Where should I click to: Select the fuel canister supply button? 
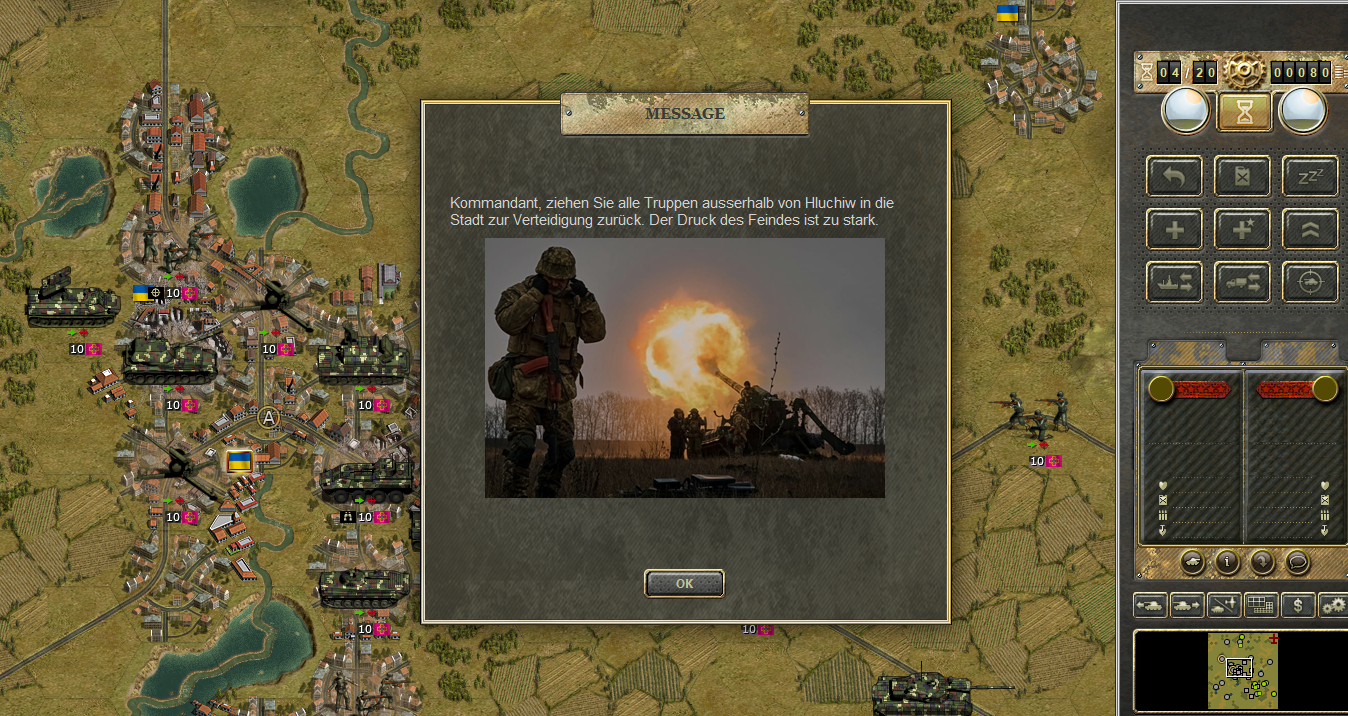point(1242,177)
